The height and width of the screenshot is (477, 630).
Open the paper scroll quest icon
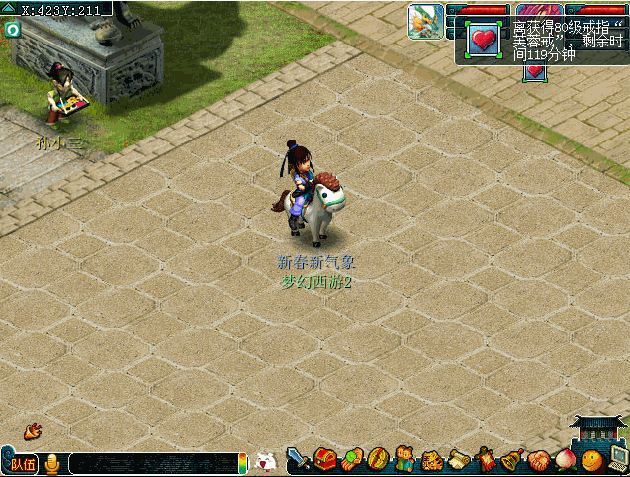point(459,461)
